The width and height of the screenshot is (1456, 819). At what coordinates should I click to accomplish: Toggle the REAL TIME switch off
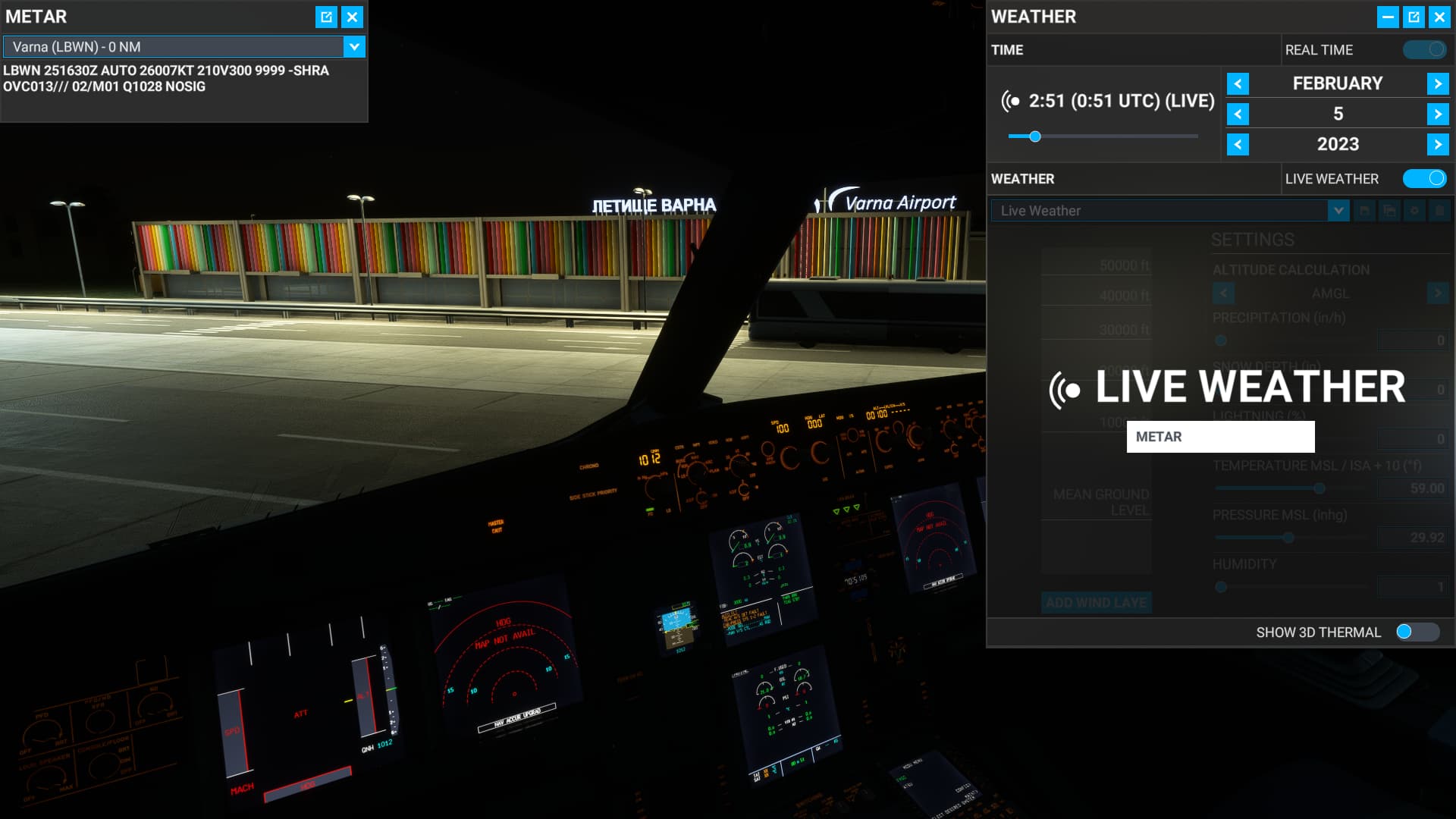(1423, 49)
